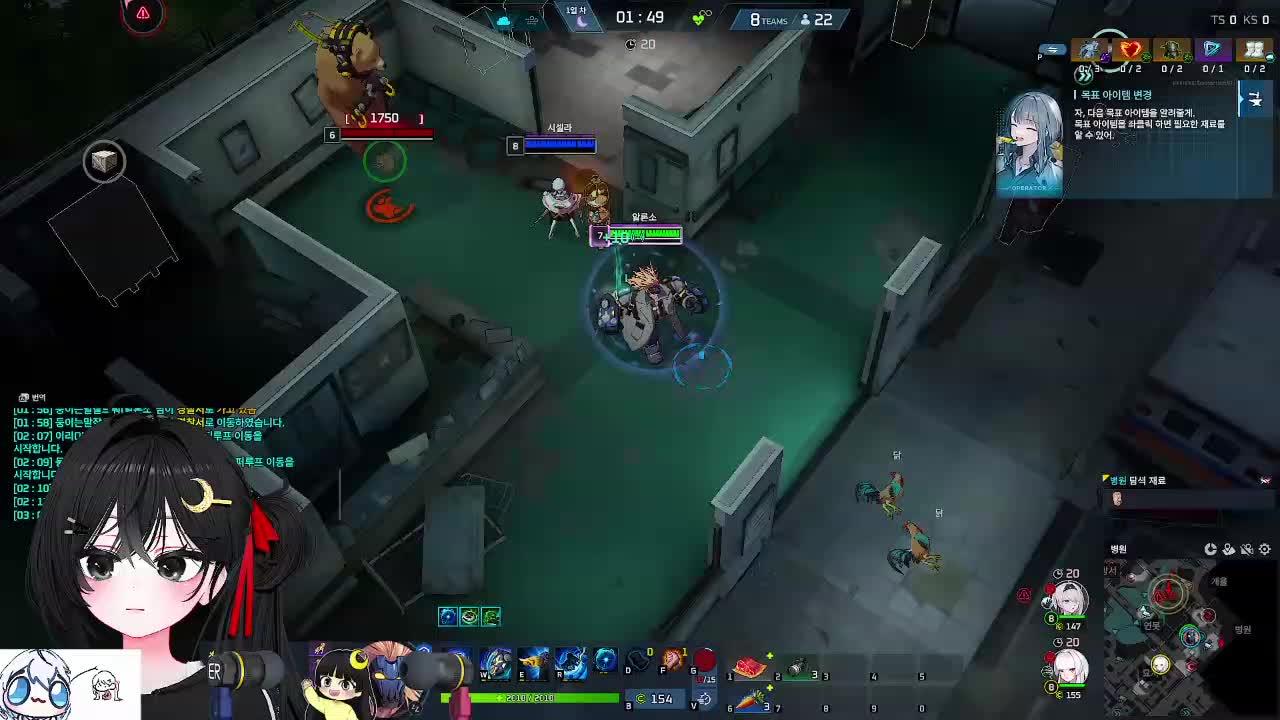Click the anvil crafting icon near the operator message
Viewport: 1280px width, 720px height.
tap(1255, 100)
